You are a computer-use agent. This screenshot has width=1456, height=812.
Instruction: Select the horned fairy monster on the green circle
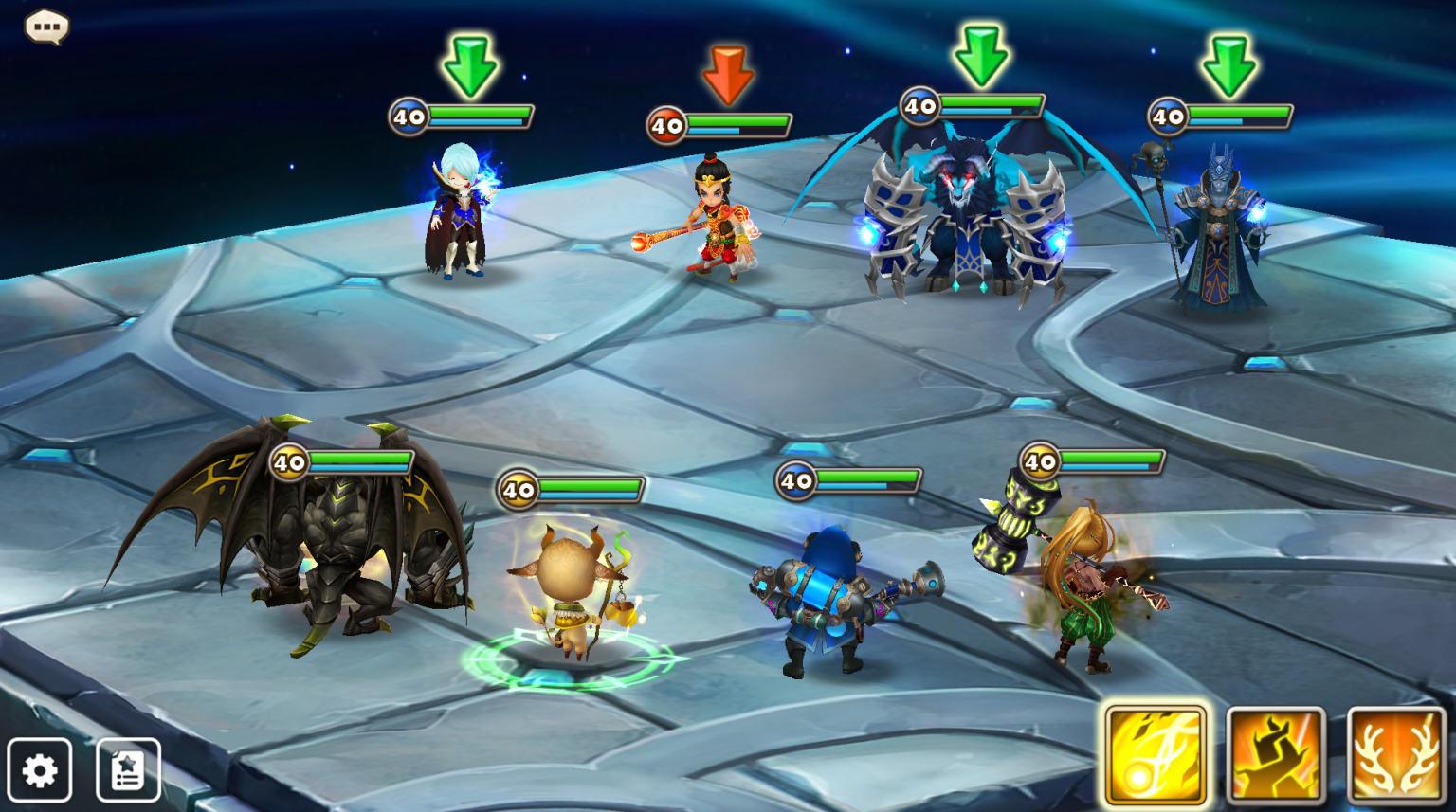pos(569,587)
